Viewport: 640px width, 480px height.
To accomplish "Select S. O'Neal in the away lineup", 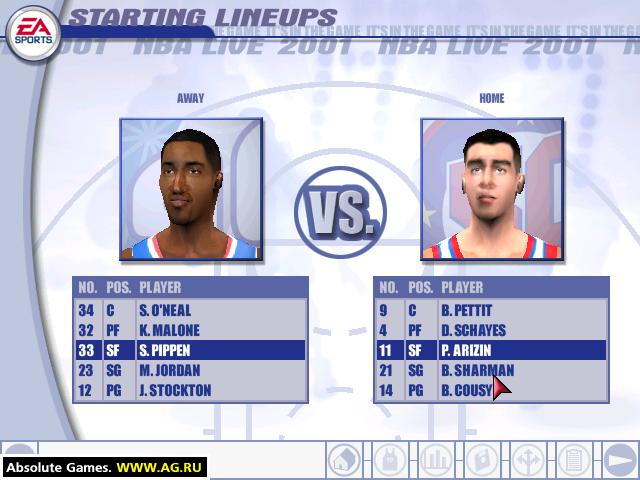I will 190,310.
